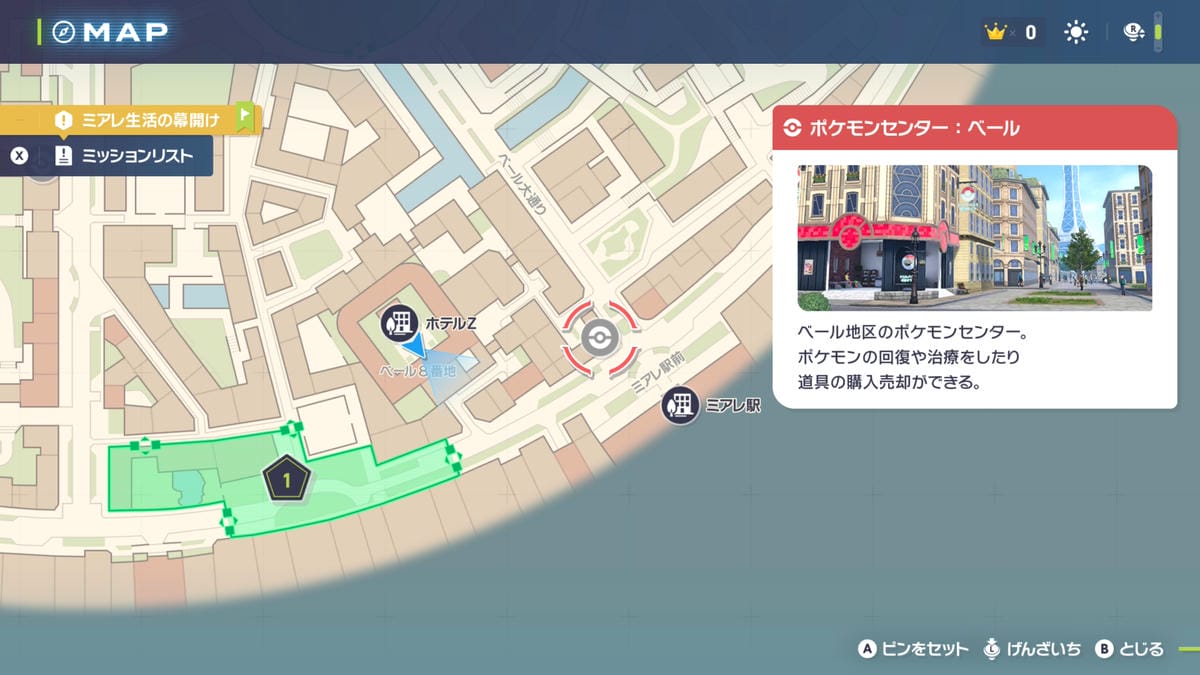Click the blue player position arrow
Screen dimensions: 1200x675
(414, 346)
